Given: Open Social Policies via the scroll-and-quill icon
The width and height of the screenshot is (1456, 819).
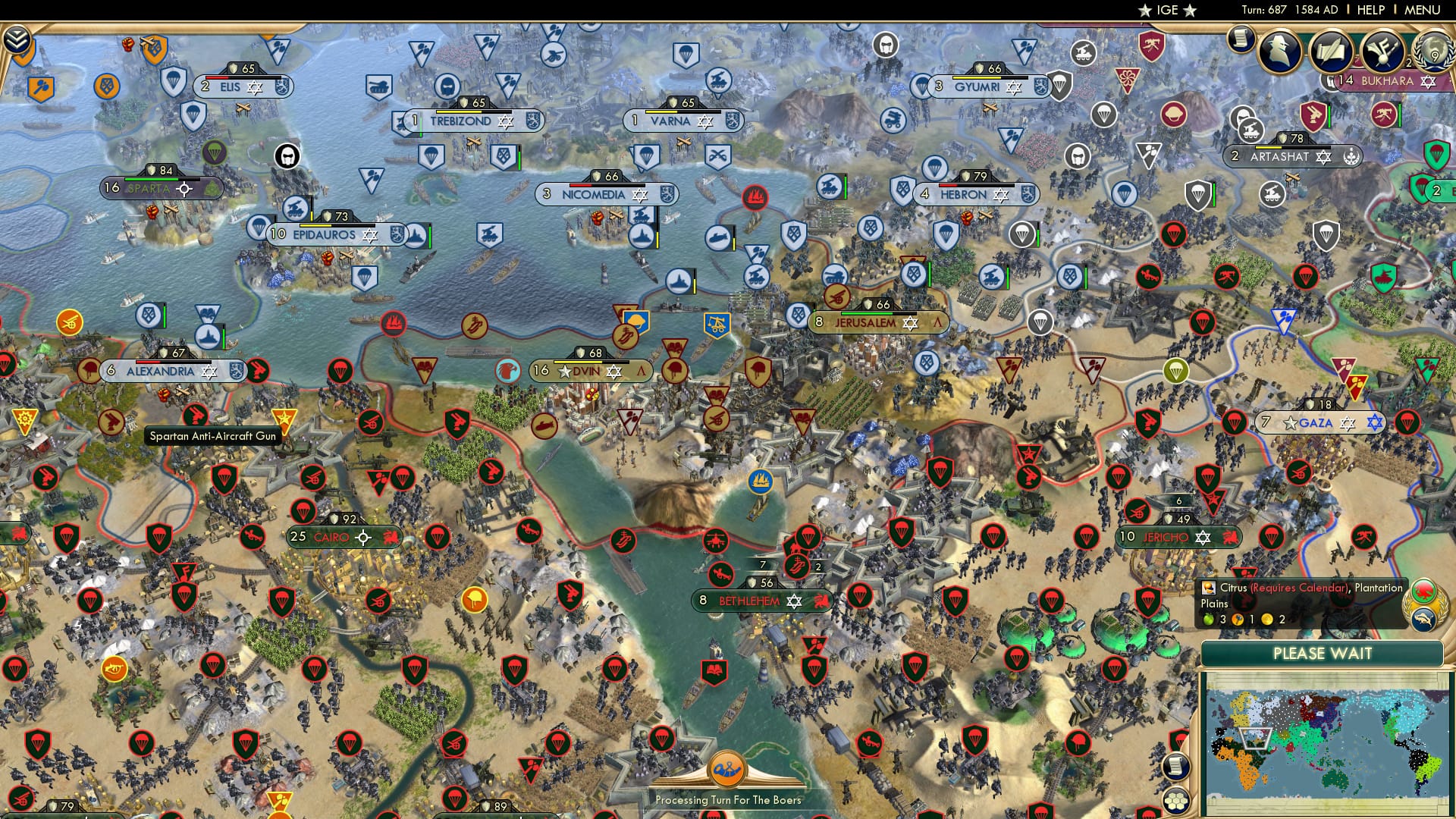Looking at the screenshot, I should click(1332, 52).
